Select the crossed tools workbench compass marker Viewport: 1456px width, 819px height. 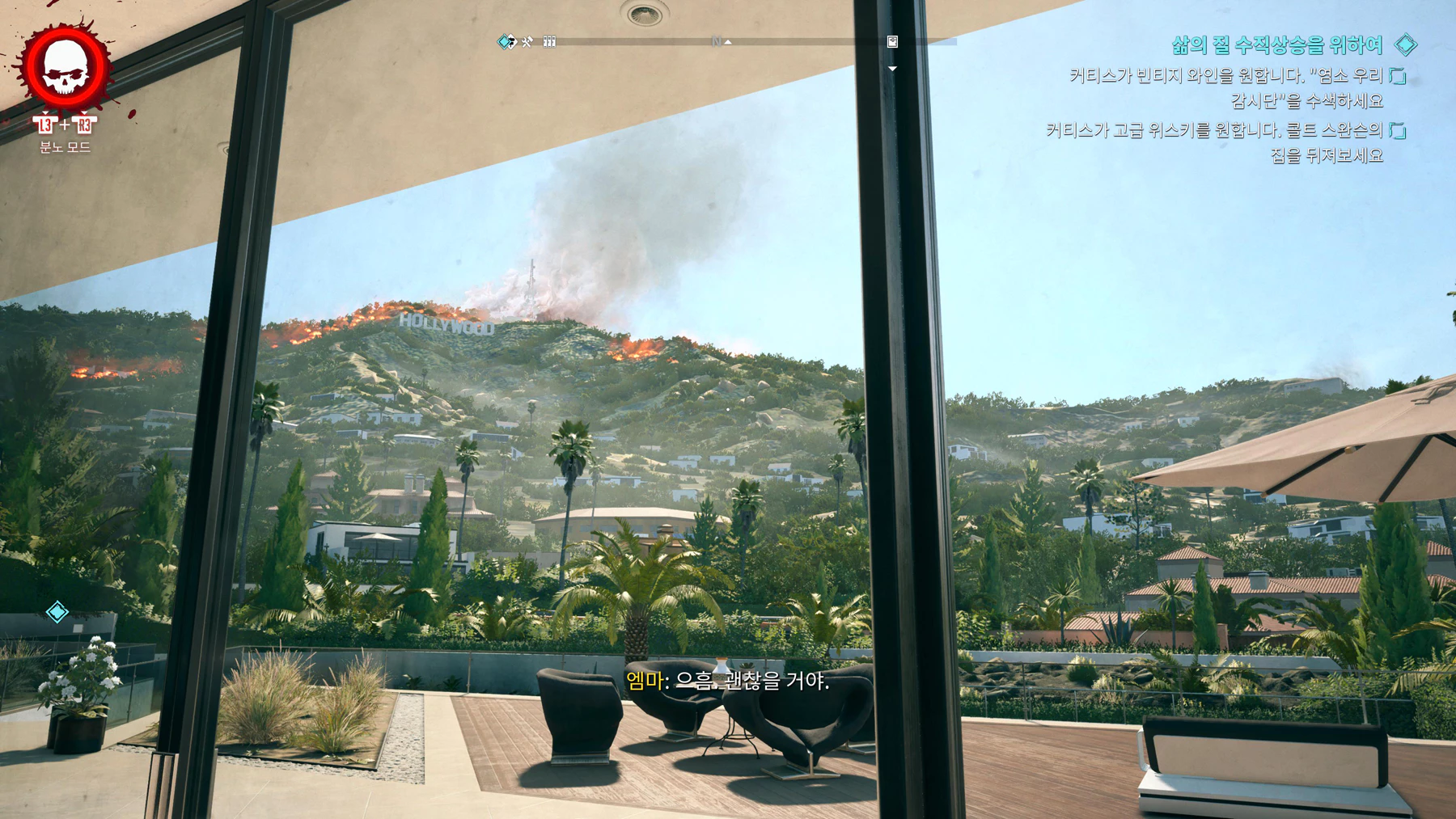[x=527, y=41]
